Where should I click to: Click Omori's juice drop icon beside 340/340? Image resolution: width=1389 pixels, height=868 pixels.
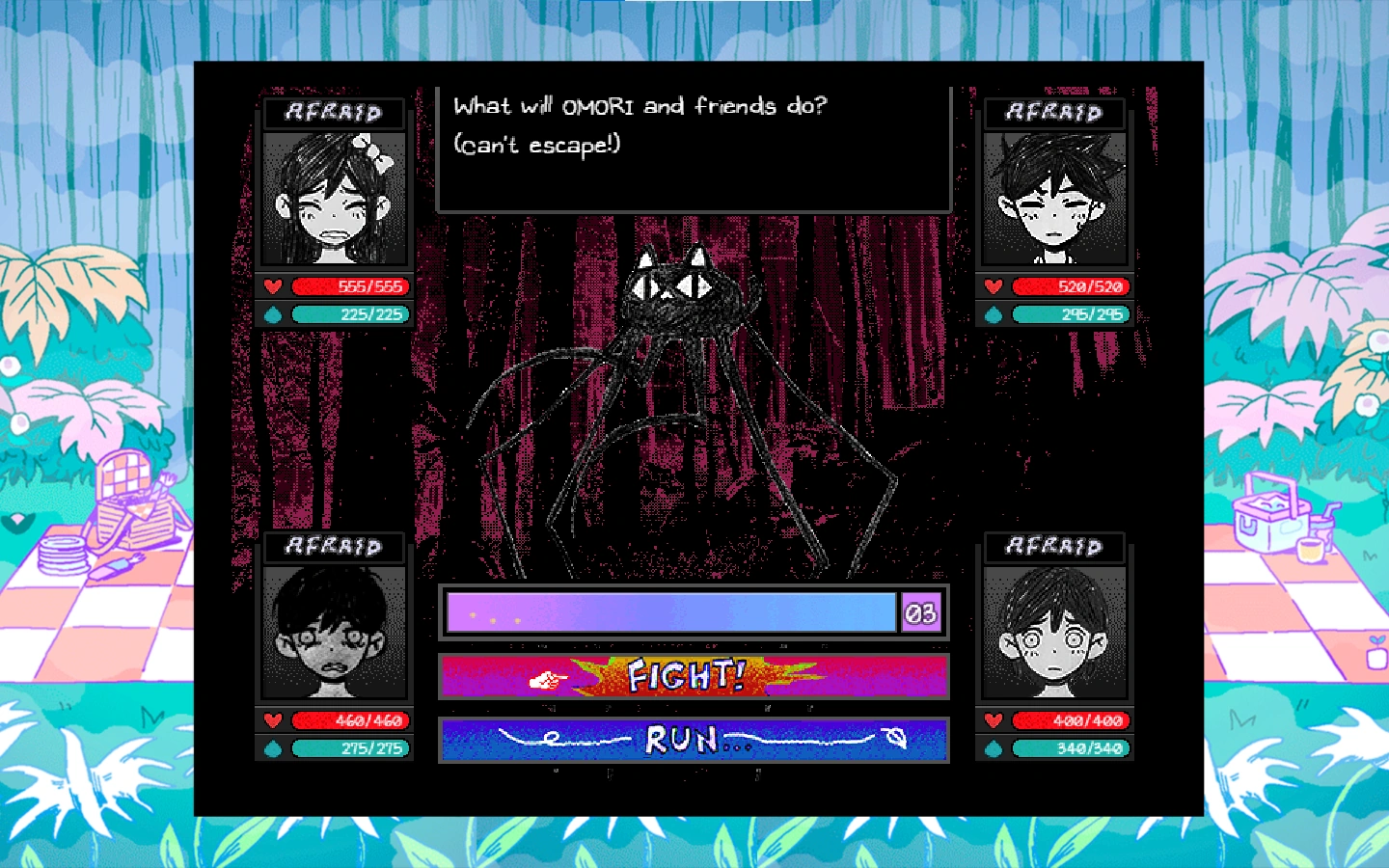click(x=994, y=747)
